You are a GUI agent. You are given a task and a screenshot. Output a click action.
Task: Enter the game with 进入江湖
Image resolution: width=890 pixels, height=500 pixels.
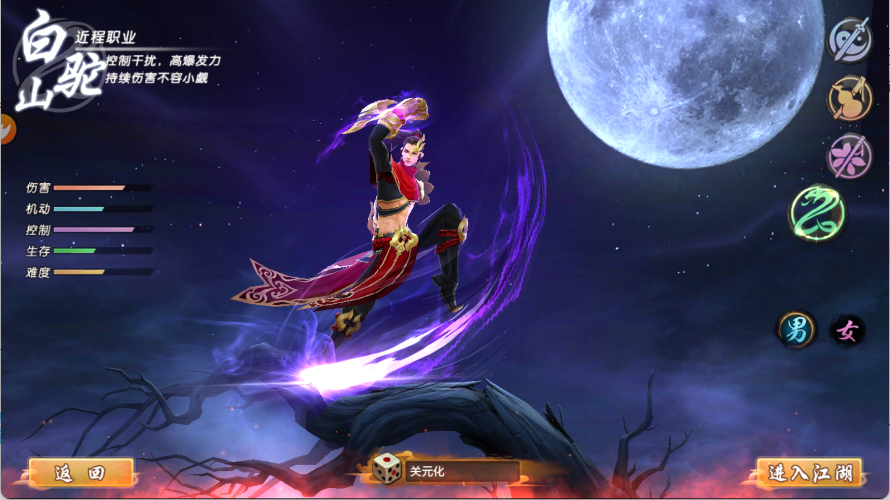(810, 472)
